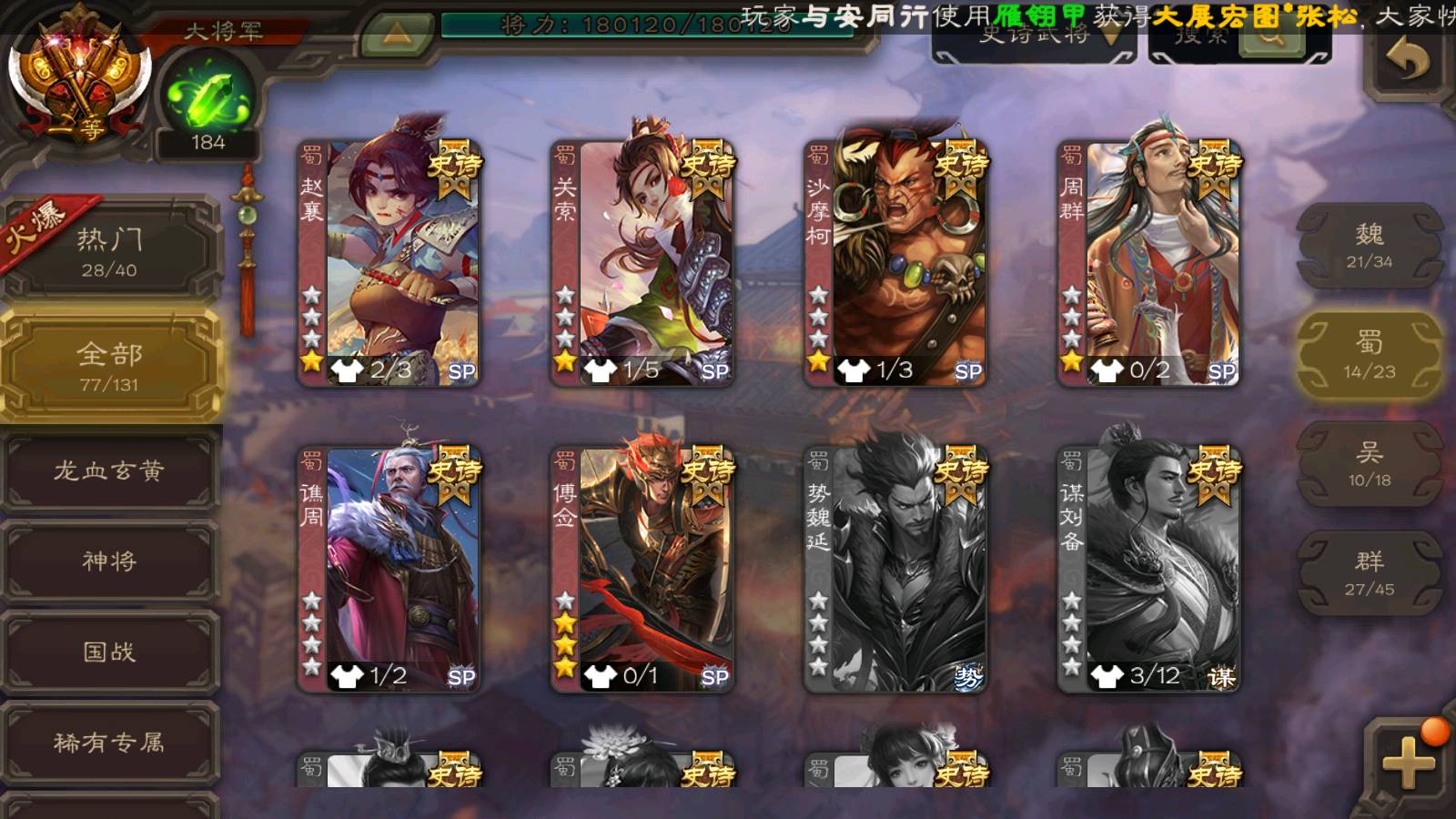Switch to the 热门 category
This screenshot has width=1456, height=819.
[x=110, y=251]
